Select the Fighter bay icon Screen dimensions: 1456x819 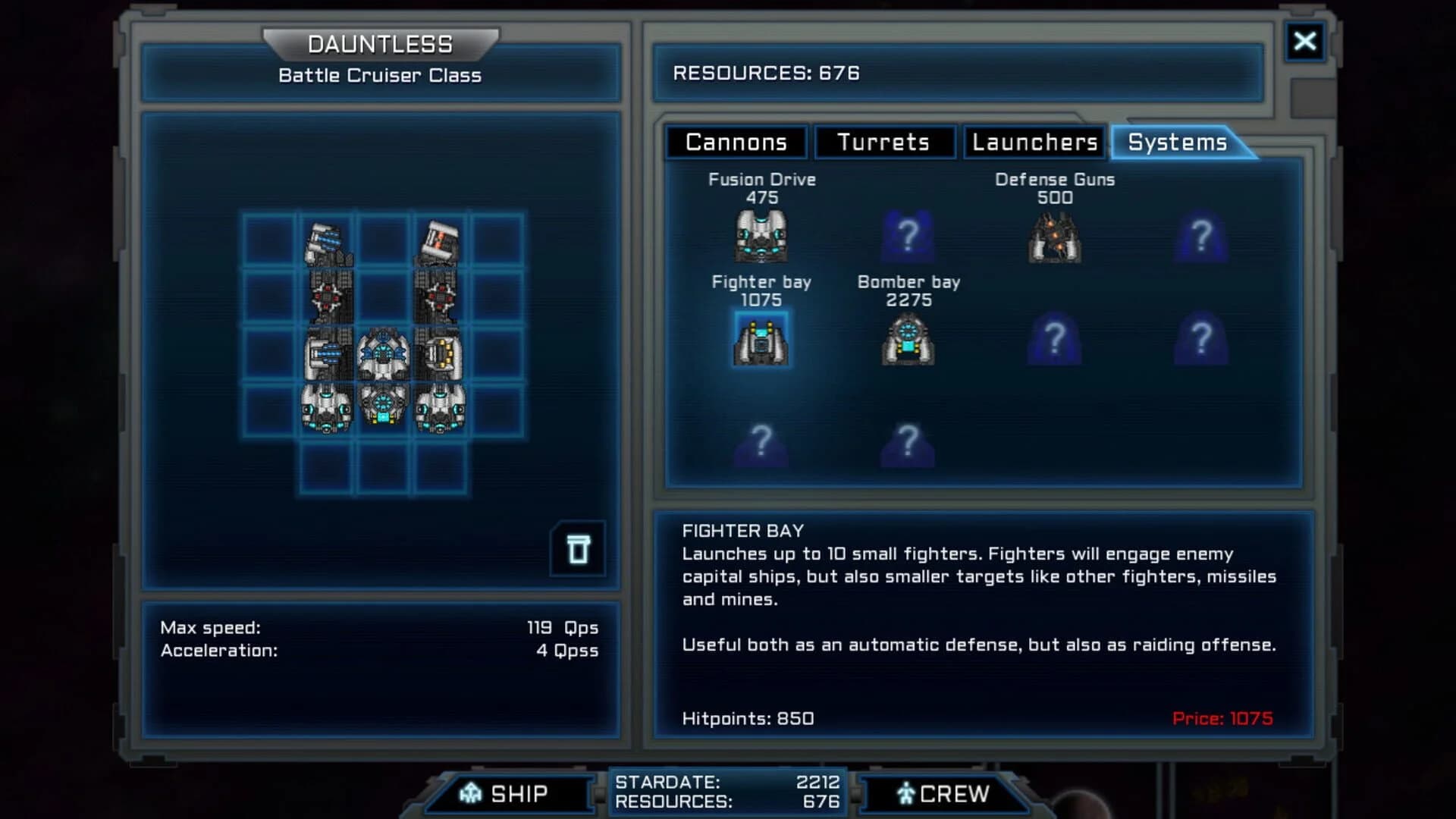[x=761, y=339]
